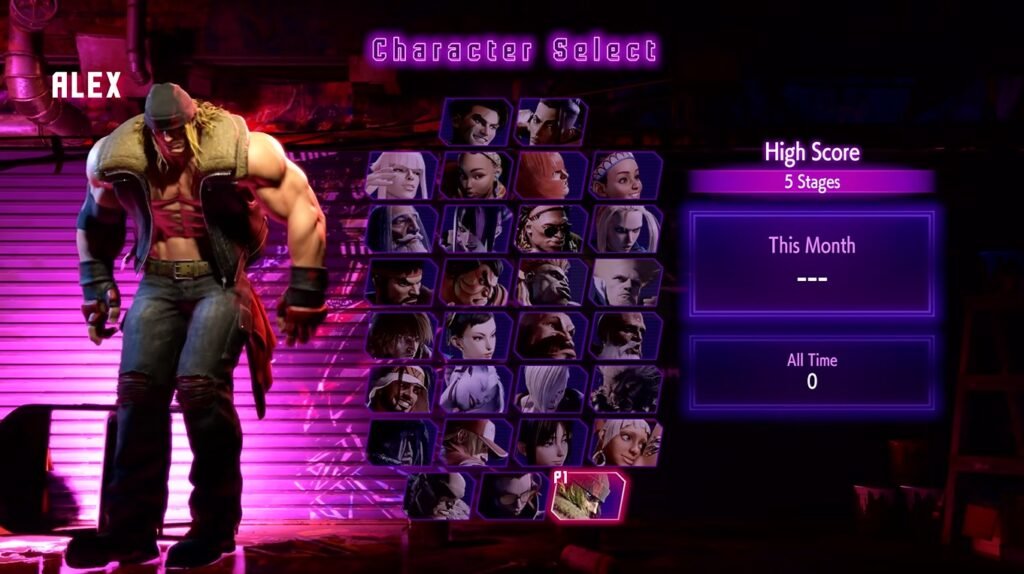Viewport: 1024px width, 574px height.
Task: Select Kimberly's character tile
Action: coord(476,176)
